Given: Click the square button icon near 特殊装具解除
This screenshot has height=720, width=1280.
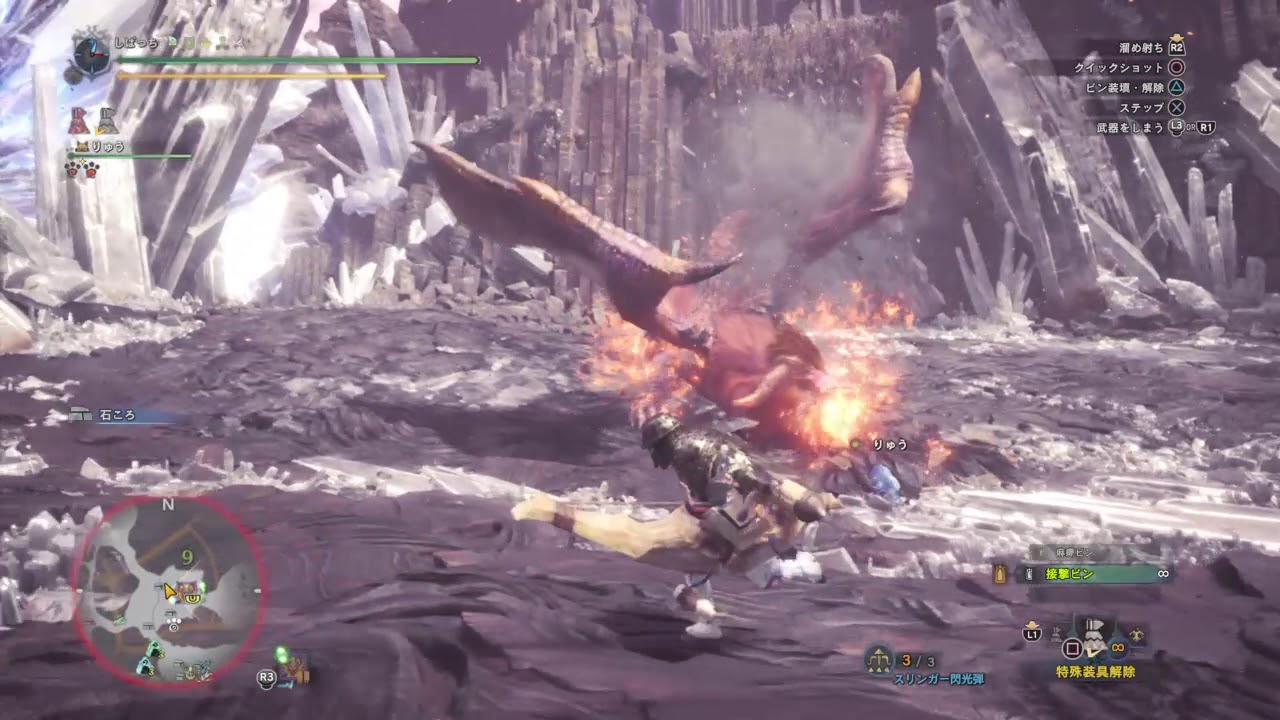Looking at the screenshot, I should [x=1073, y=648].
